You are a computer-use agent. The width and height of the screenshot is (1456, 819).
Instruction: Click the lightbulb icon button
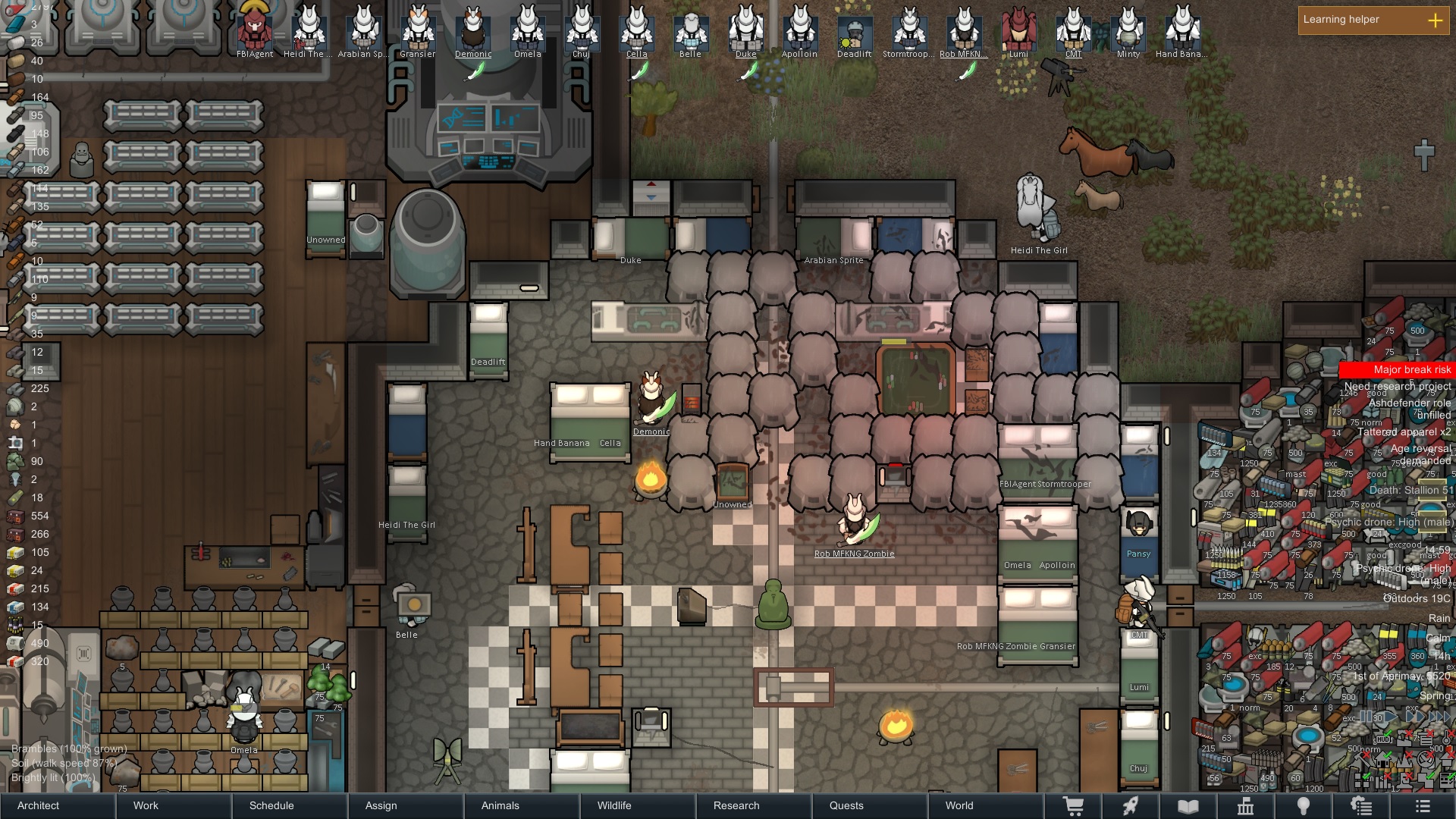pyautogui.click(x=1303, y=806)
